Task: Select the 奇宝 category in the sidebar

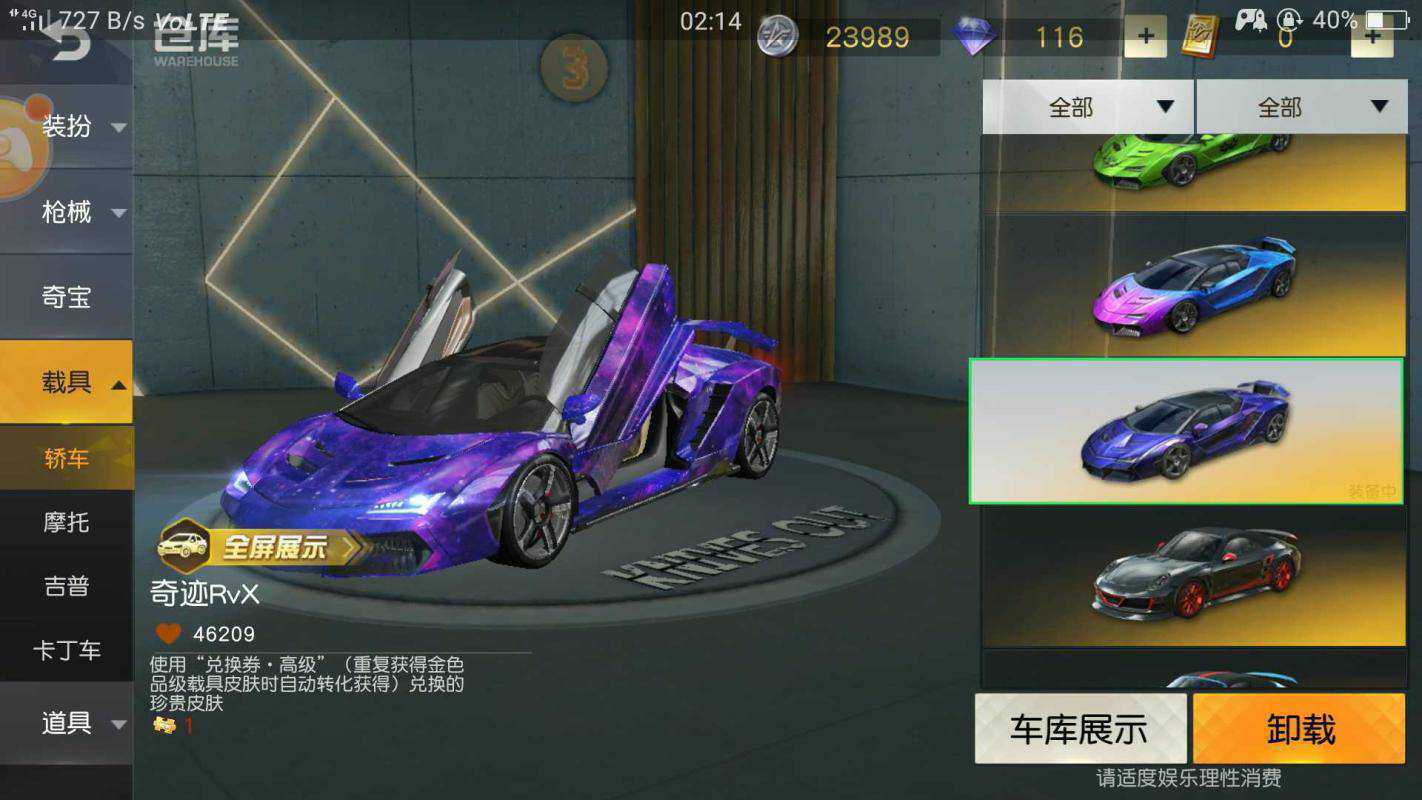Action: pyautogui.click(x=67, y=297)
